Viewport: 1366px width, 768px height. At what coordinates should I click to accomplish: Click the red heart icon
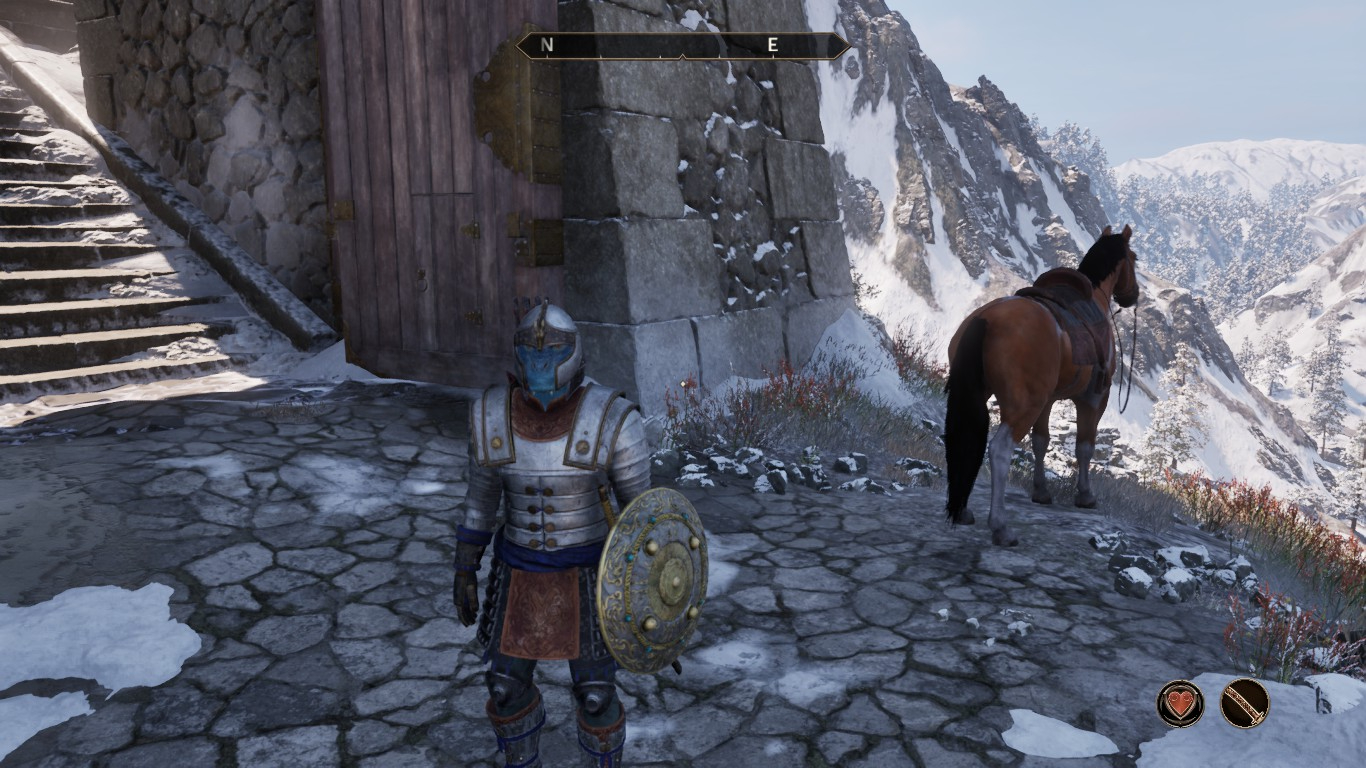click(1181, 703)
